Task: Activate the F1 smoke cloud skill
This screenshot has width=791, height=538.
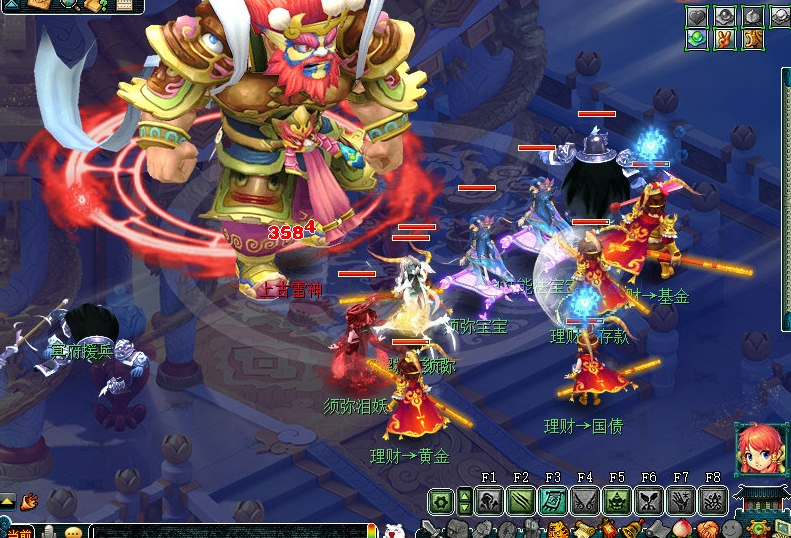Action: (x=489, y=501)
